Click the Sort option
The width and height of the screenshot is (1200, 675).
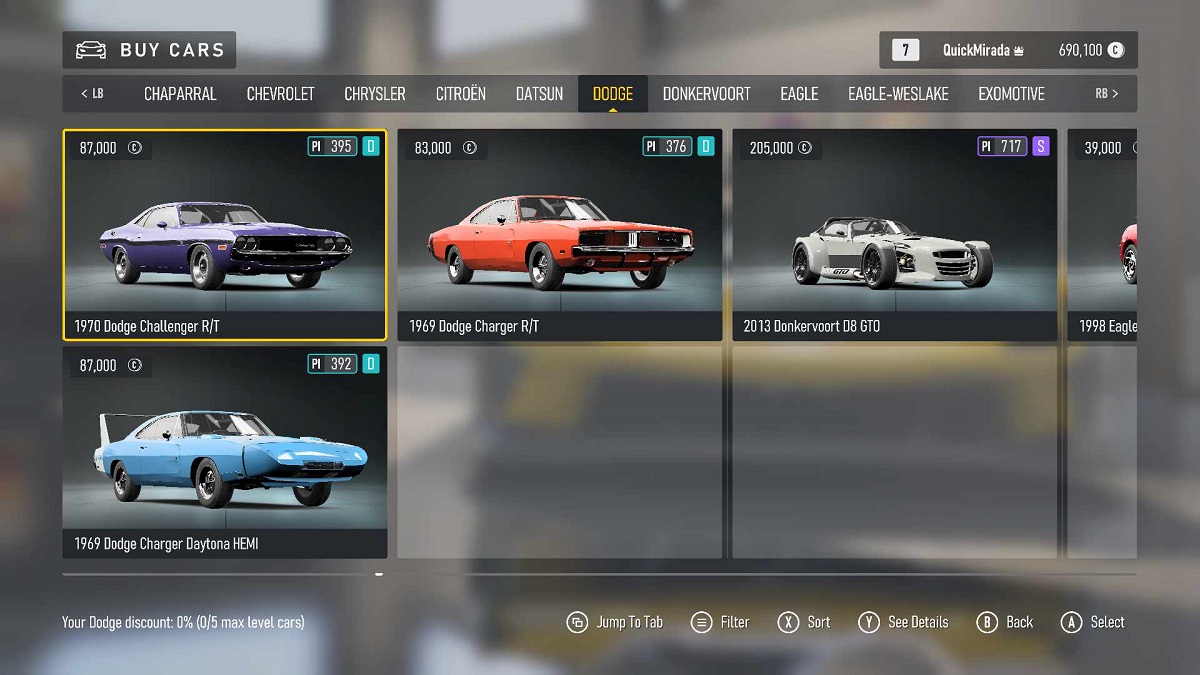point(805,622)
